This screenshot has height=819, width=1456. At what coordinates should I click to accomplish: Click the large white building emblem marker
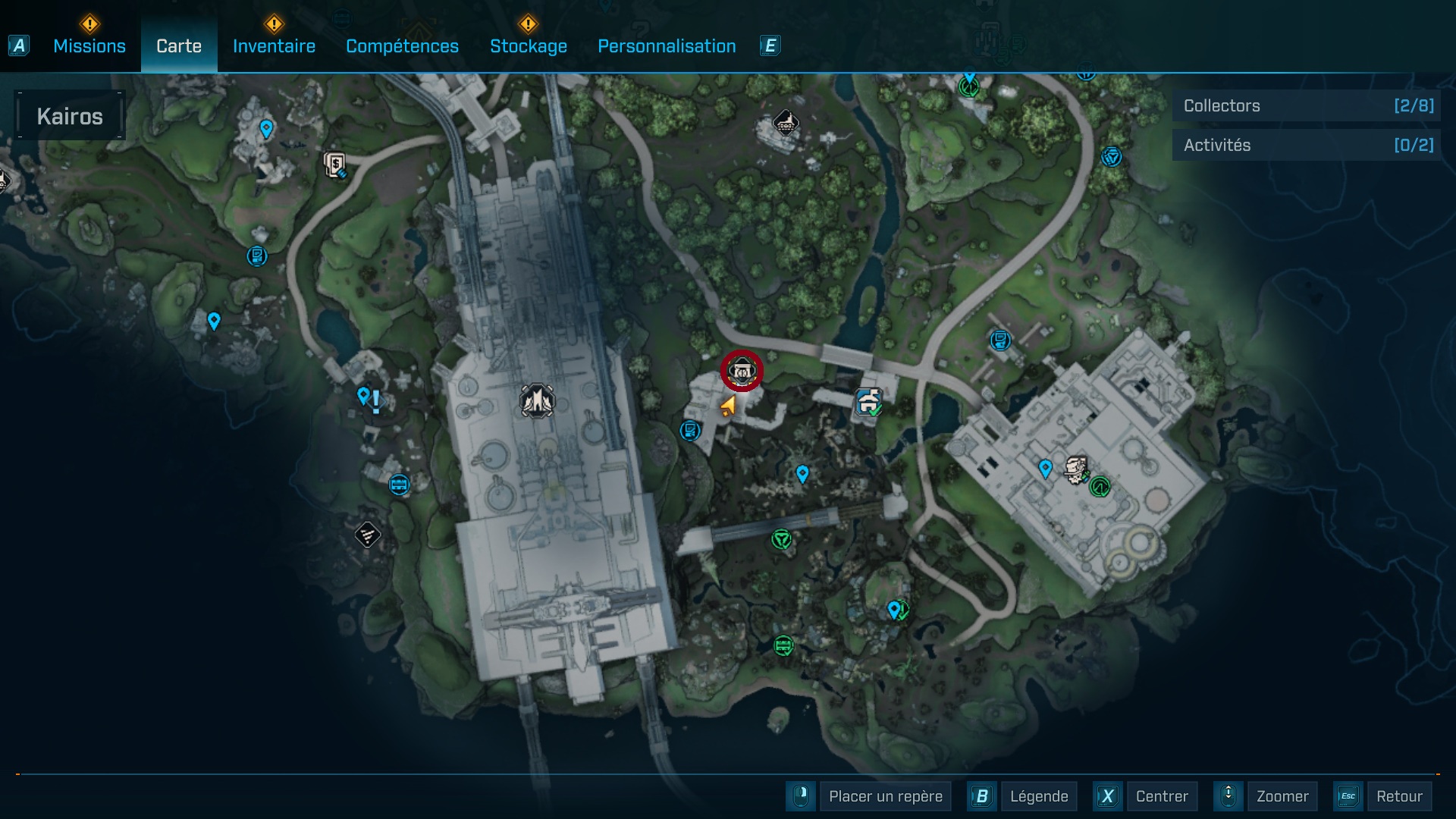pos(537,400)
